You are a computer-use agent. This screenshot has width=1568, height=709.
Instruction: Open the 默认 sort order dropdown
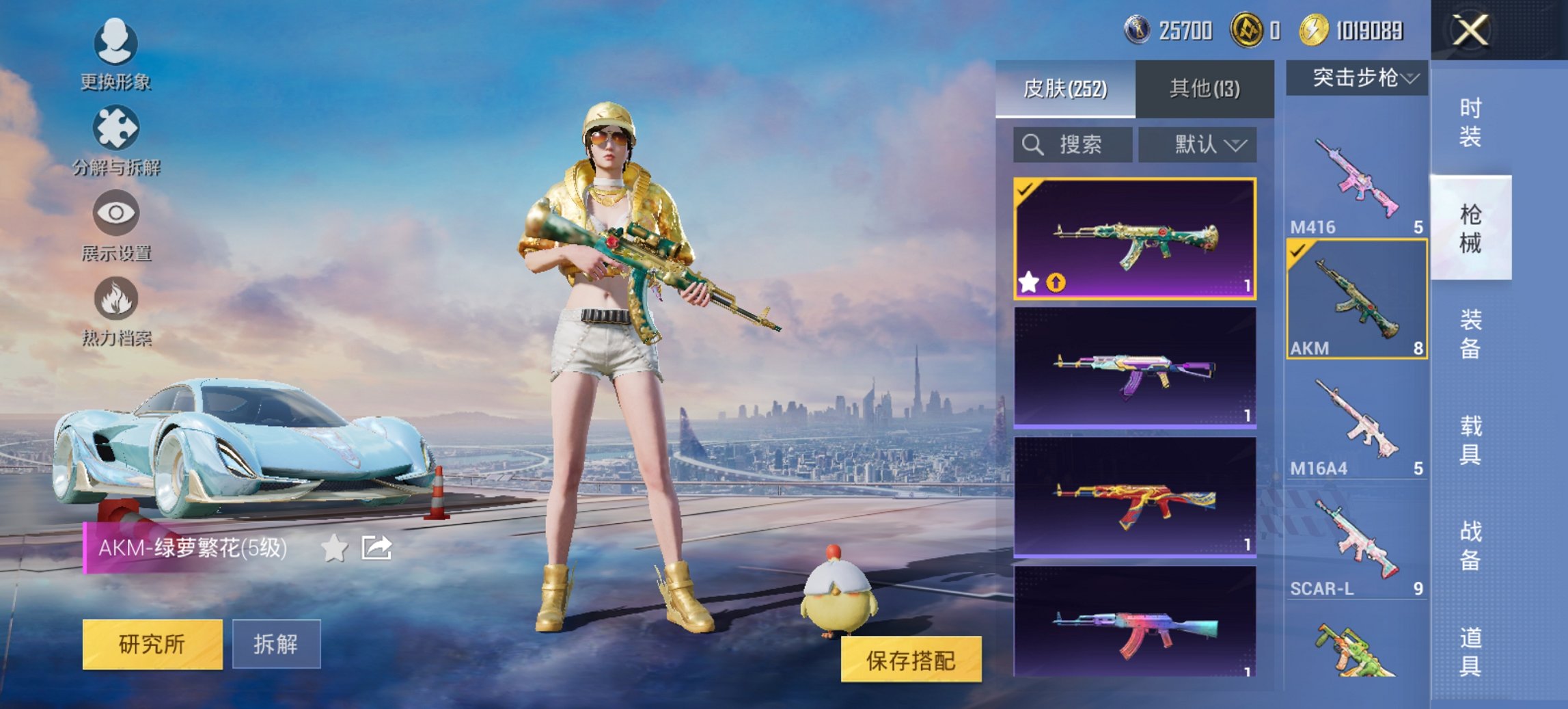pos(1198,145)
